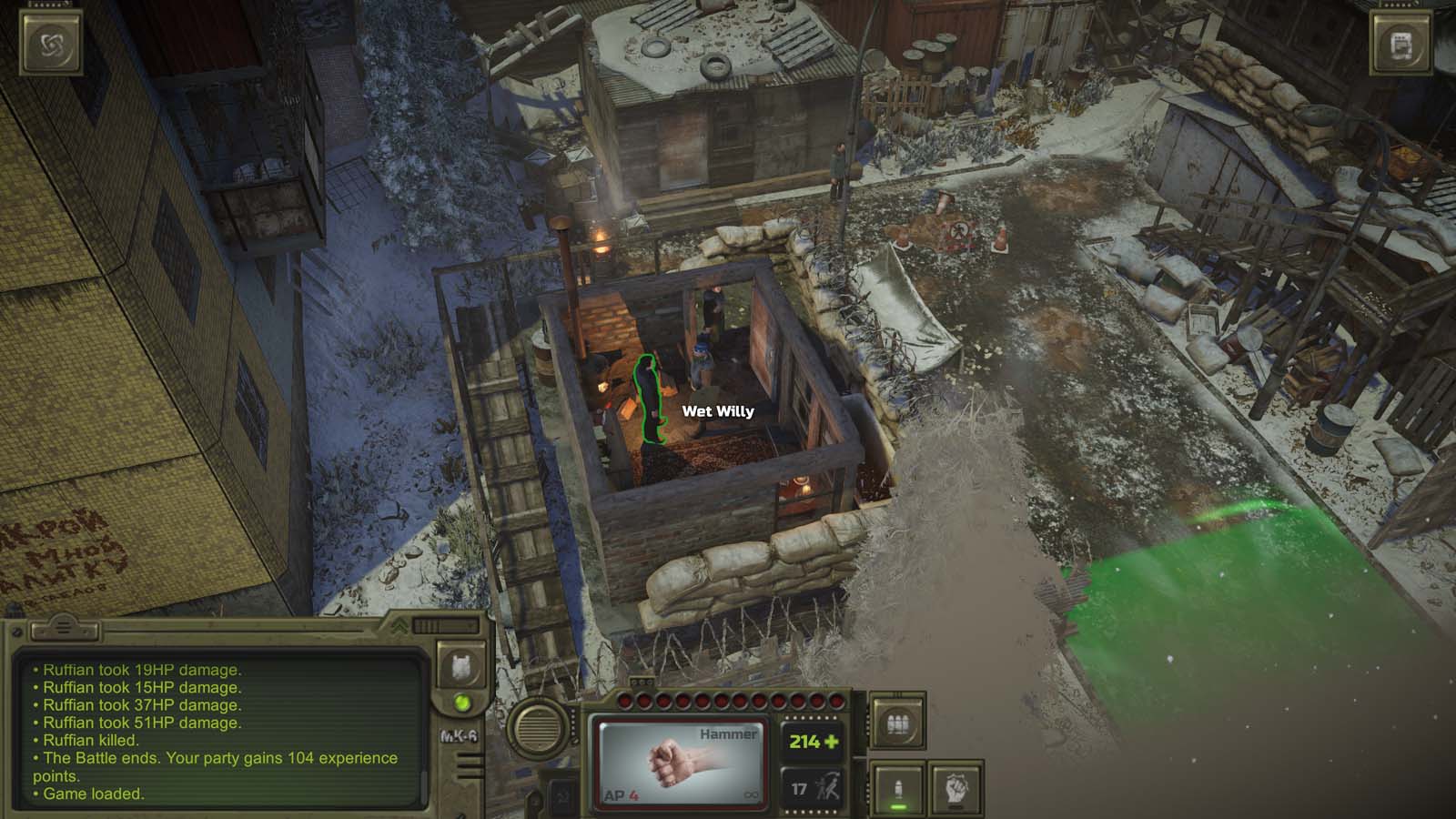
Task: Add money using the plus next to 214
Action: pos(831,742)
